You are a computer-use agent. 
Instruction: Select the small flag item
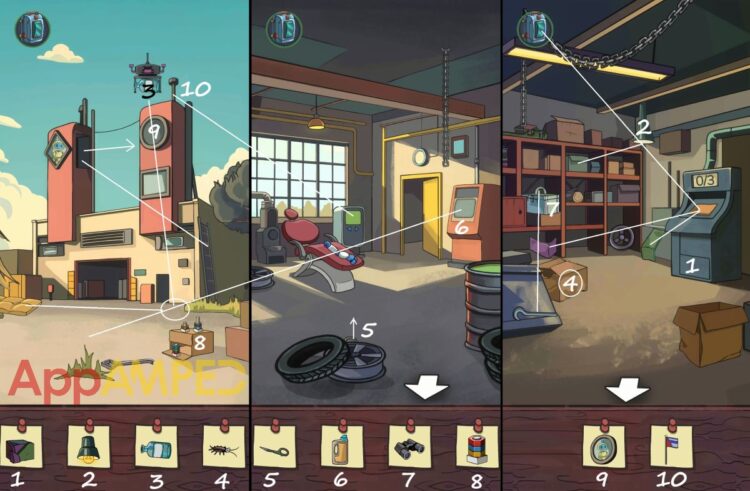pos(670,444)
